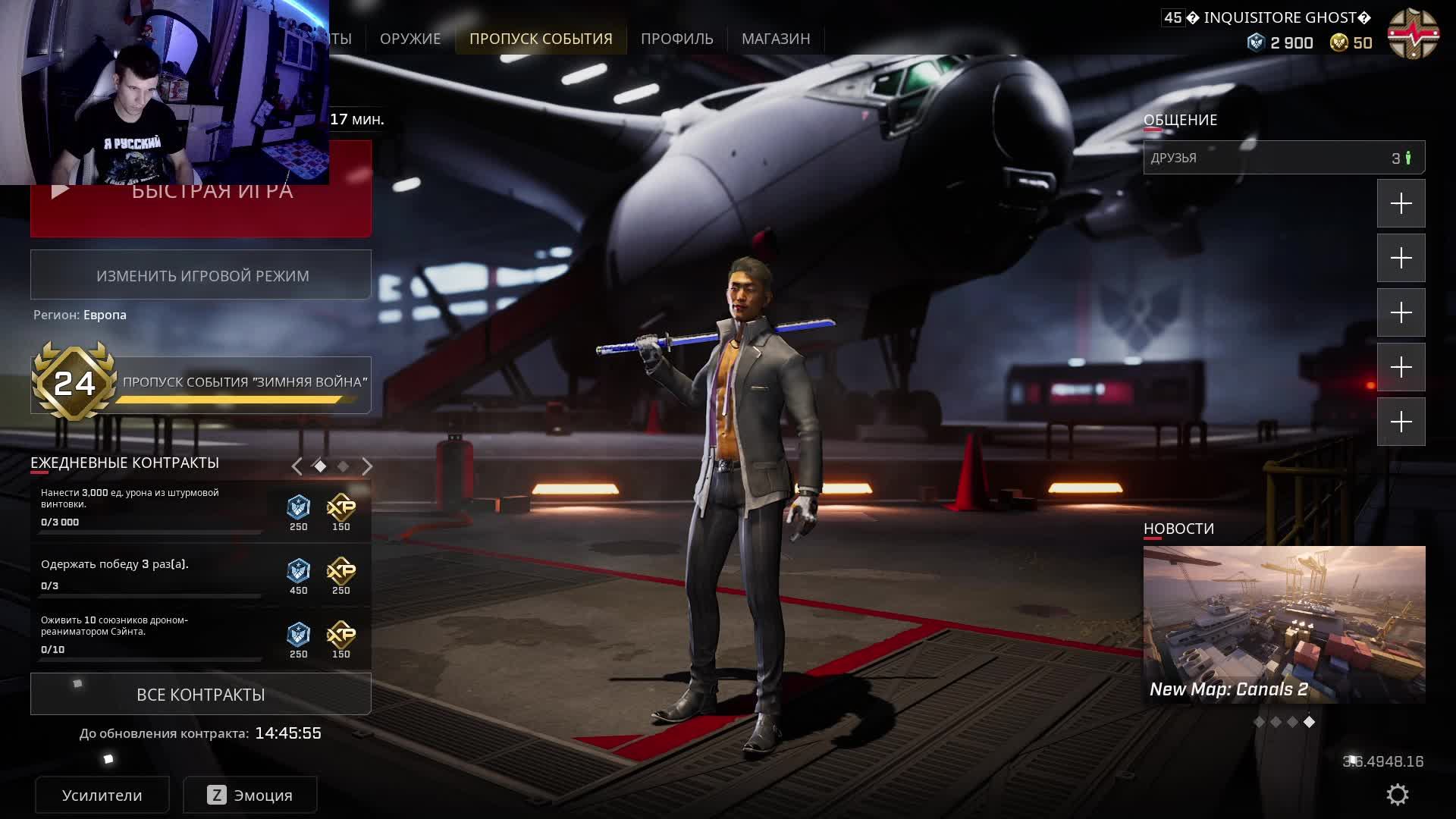Open the New Map: Canals 2 news

[x=1284, y=624]
